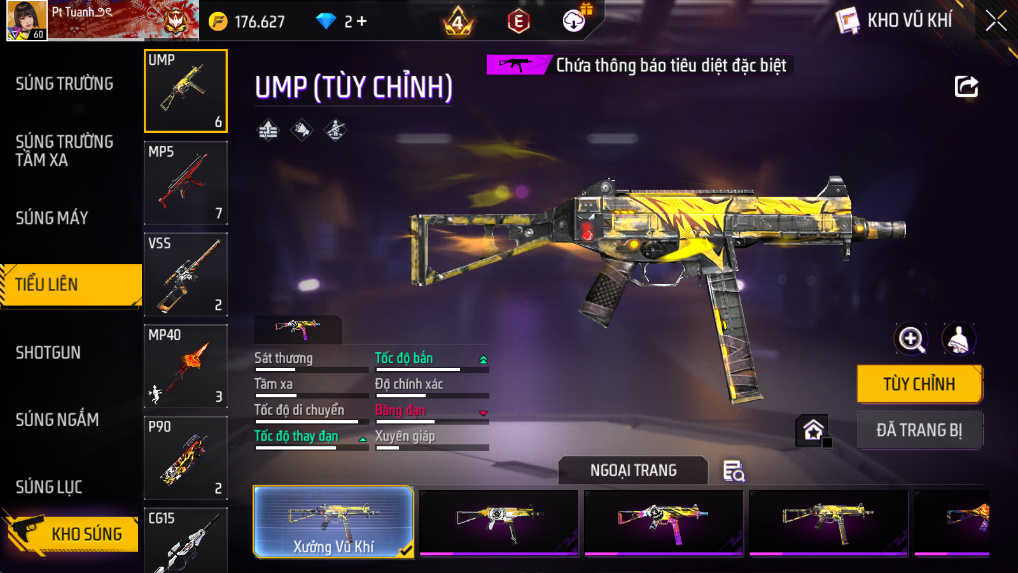Select the Súng Trường category
Viewport: 1018px width, 573px height.
tap(64, 84)
